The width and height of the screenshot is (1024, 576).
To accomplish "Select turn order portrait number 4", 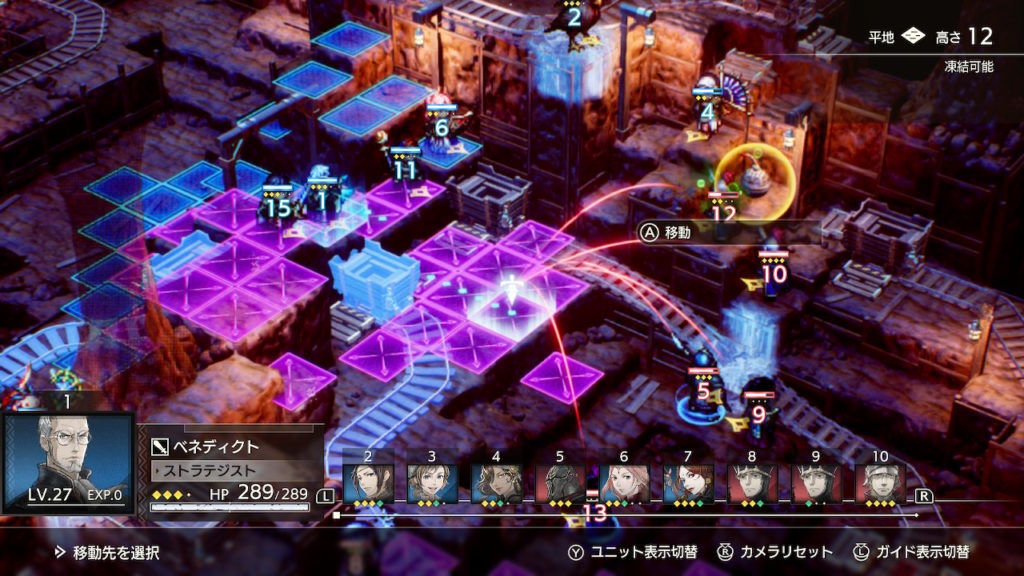I will (496, 483).
